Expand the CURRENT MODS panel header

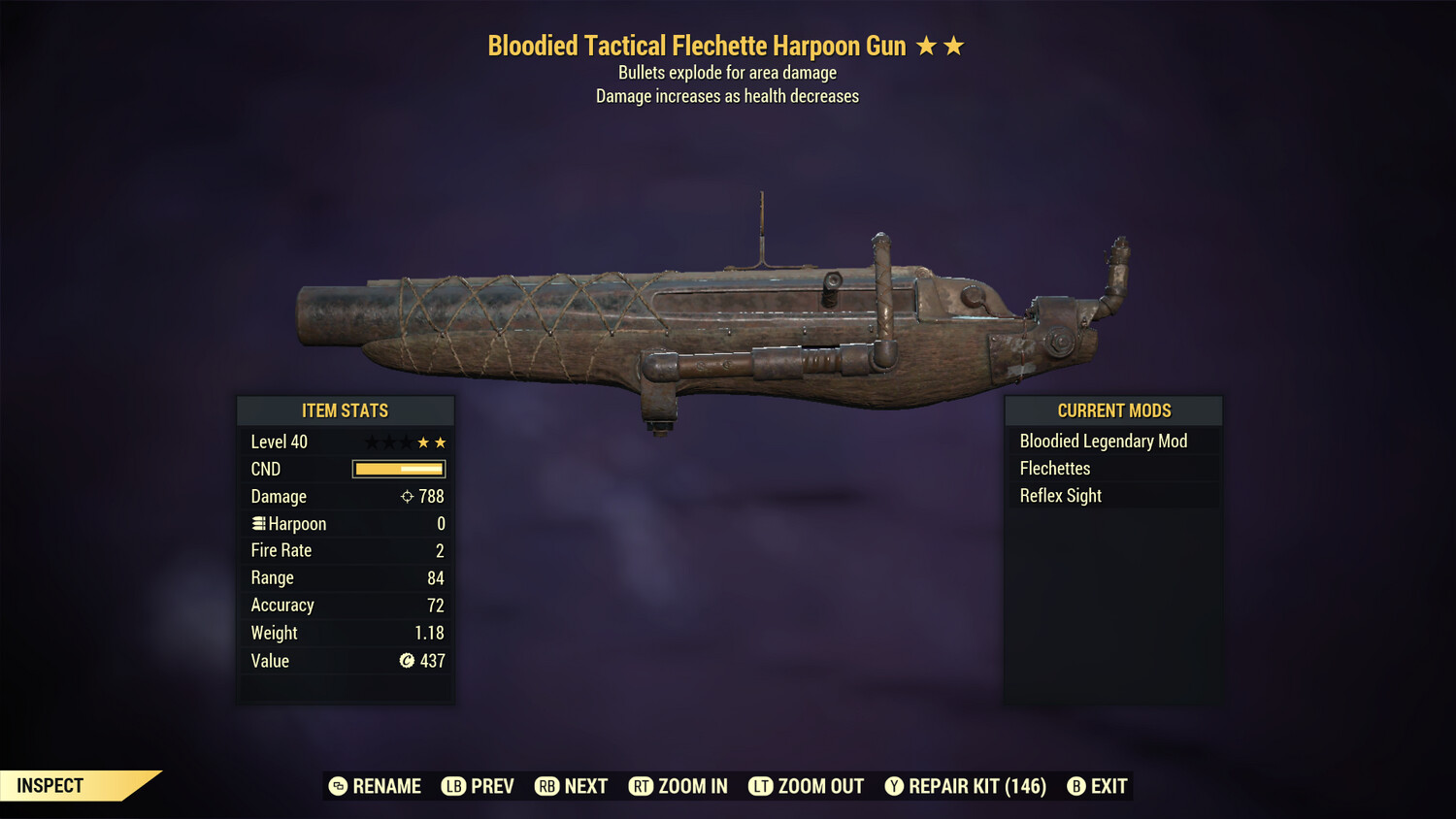coord(1112,410)
